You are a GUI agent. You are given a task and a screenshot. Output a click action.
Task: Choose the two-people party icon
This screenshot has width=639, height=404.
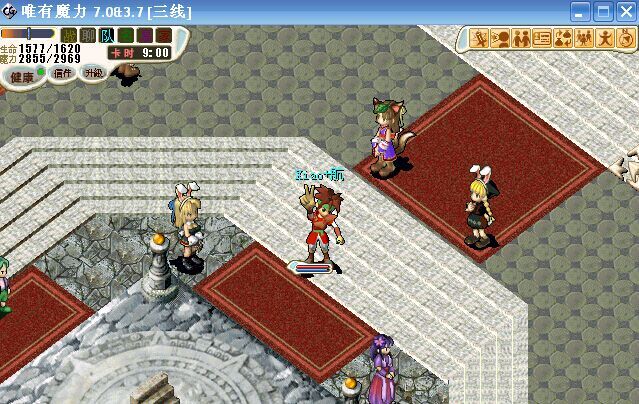click(x=520, y=39)
